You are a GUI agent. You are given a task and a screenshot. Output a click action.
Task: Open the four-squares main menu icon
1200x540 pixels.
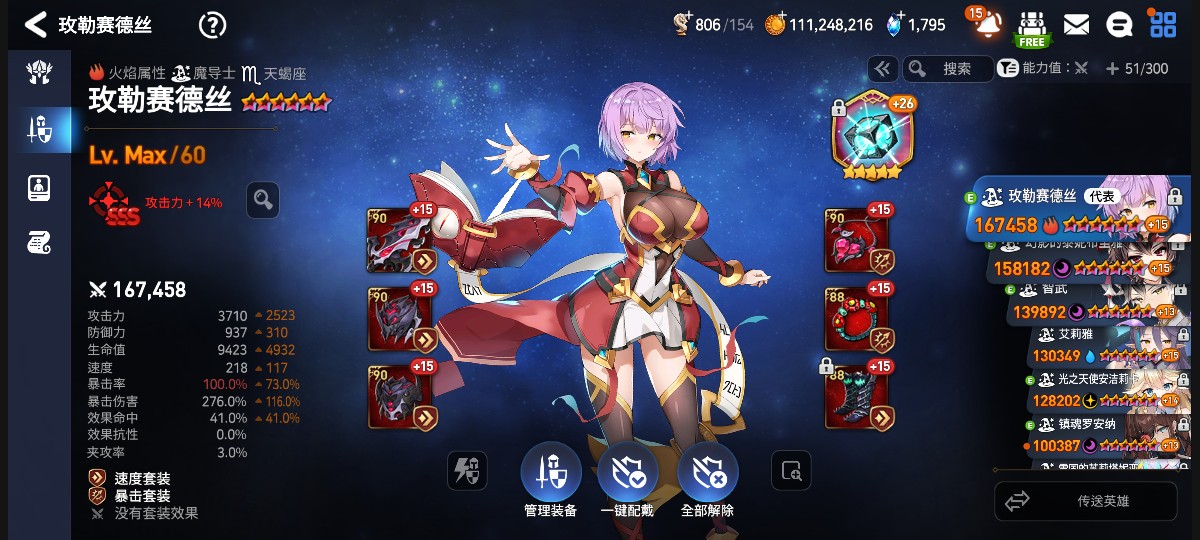click(x=1163, y=25)
